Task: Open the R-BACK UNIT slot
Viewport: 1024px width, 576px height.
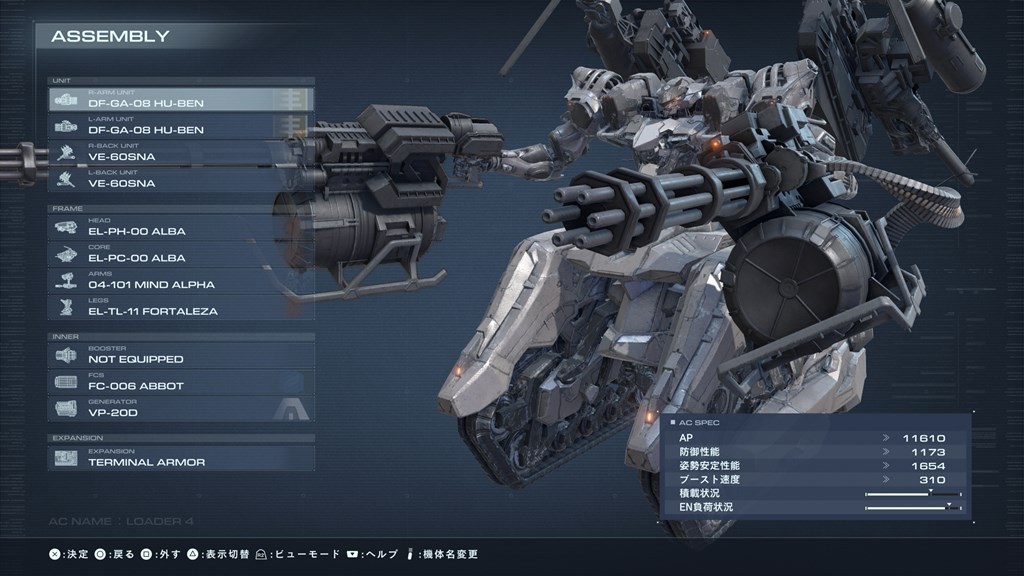Action: click(x=180, y=153)
